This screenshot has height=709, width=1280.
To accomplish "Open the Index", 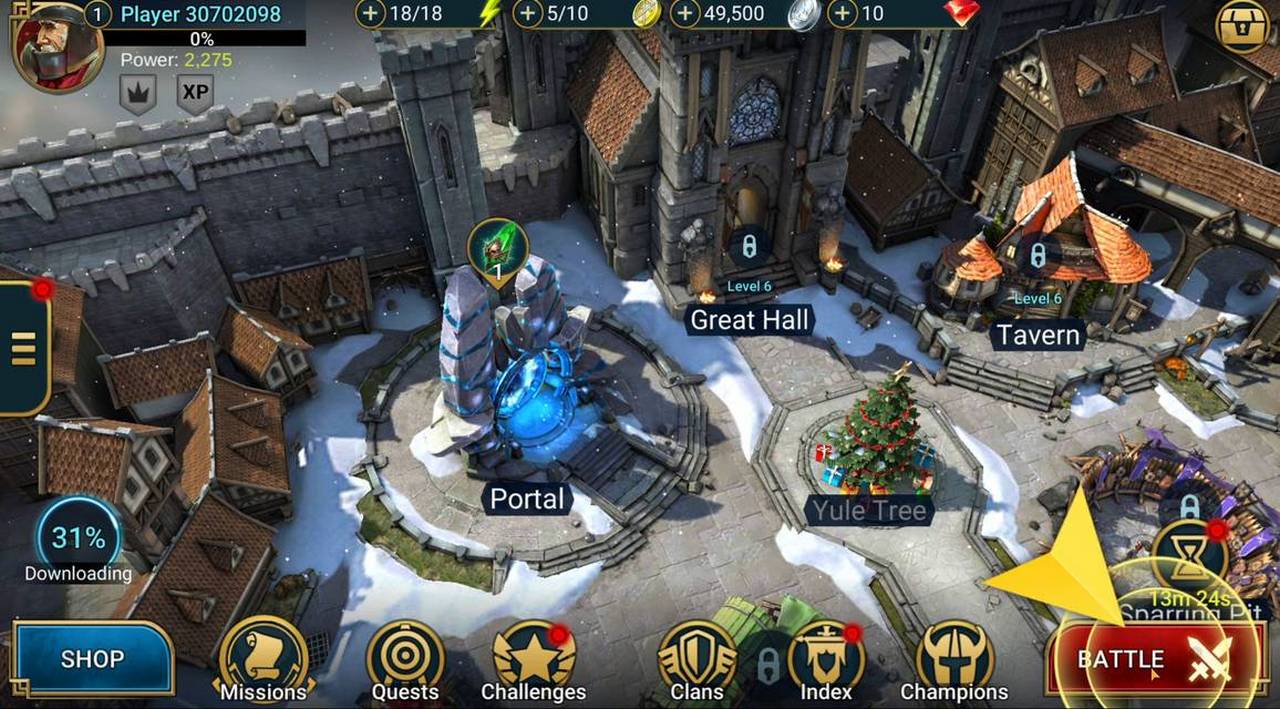I will tap(825, 660).
